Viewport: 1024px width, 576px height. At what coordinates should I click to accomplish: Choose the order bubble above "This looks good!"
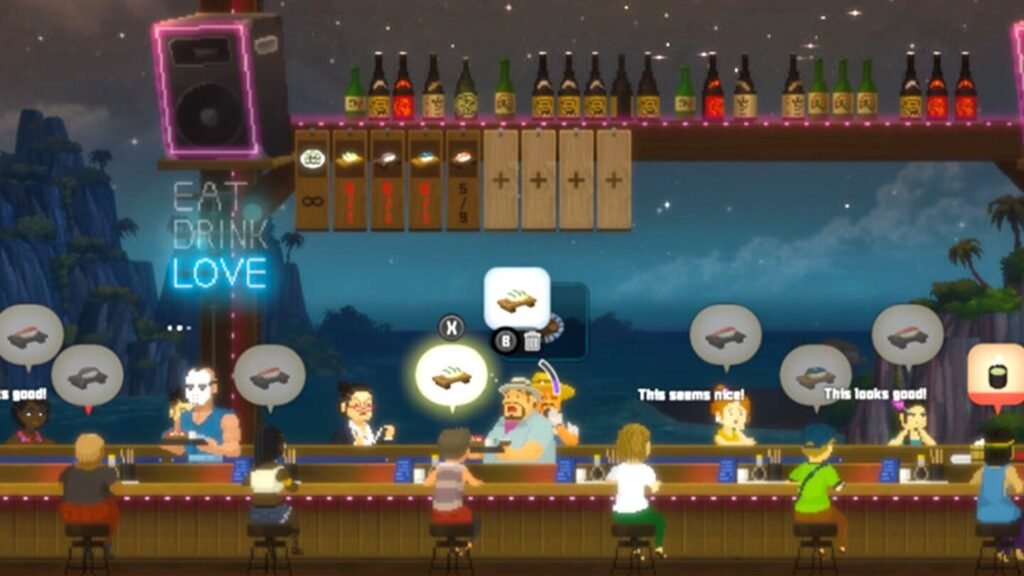point(907,335)
